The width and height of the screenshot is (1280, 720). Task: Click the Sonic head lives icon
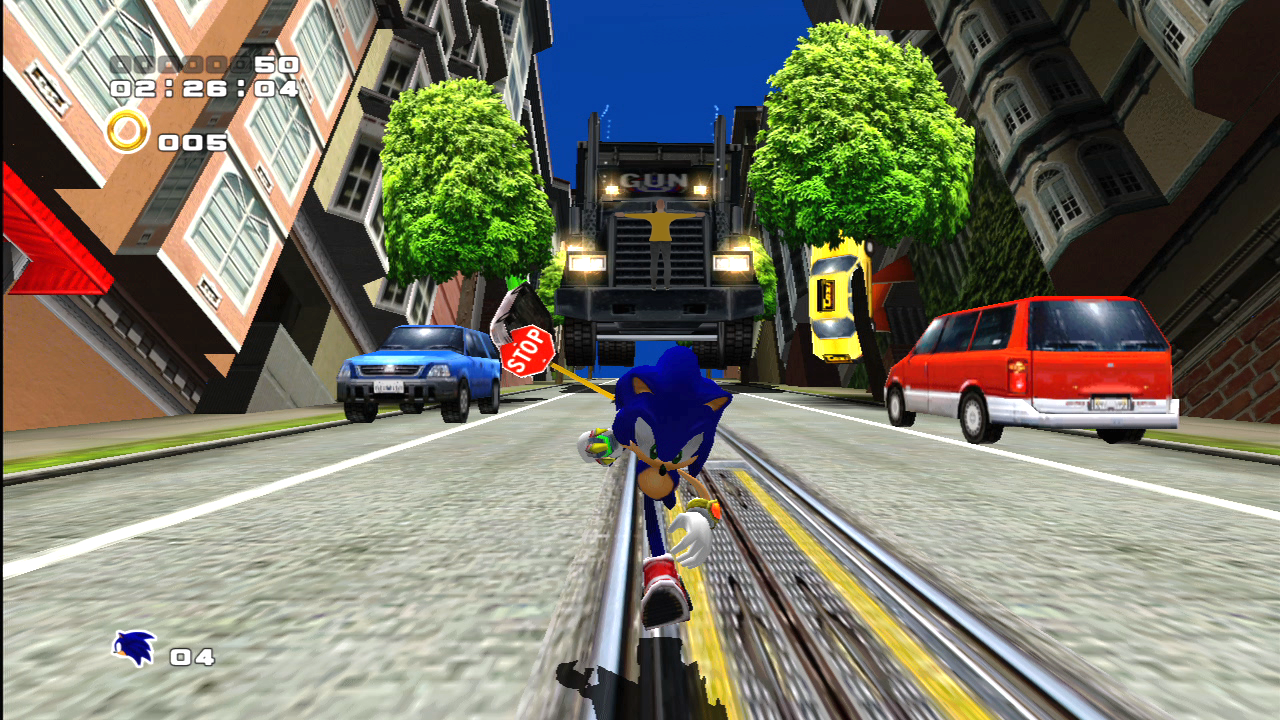point(134,649)
